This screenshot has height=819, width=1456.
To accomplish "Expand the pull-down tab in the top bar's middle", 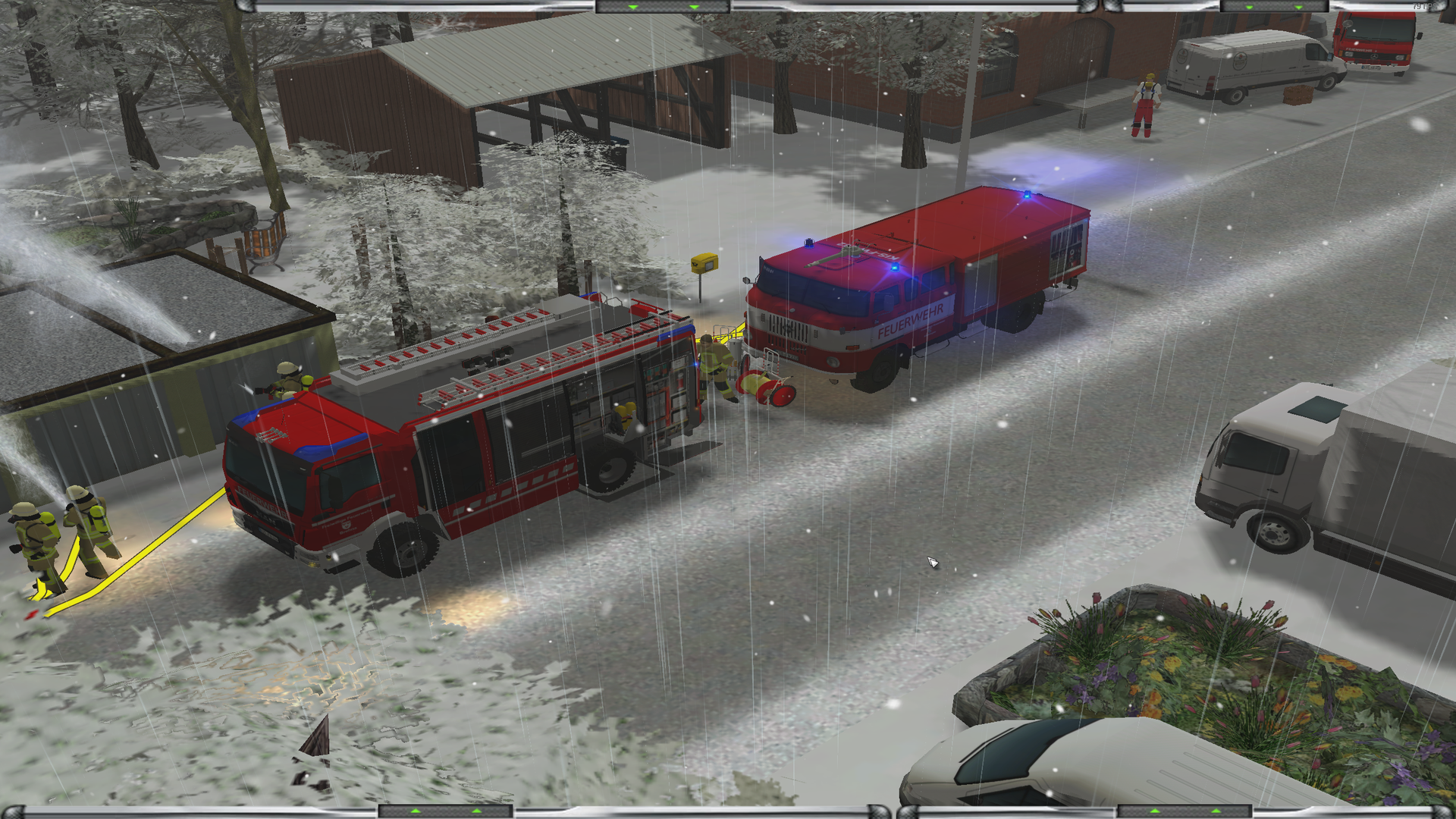I will 663,7.
